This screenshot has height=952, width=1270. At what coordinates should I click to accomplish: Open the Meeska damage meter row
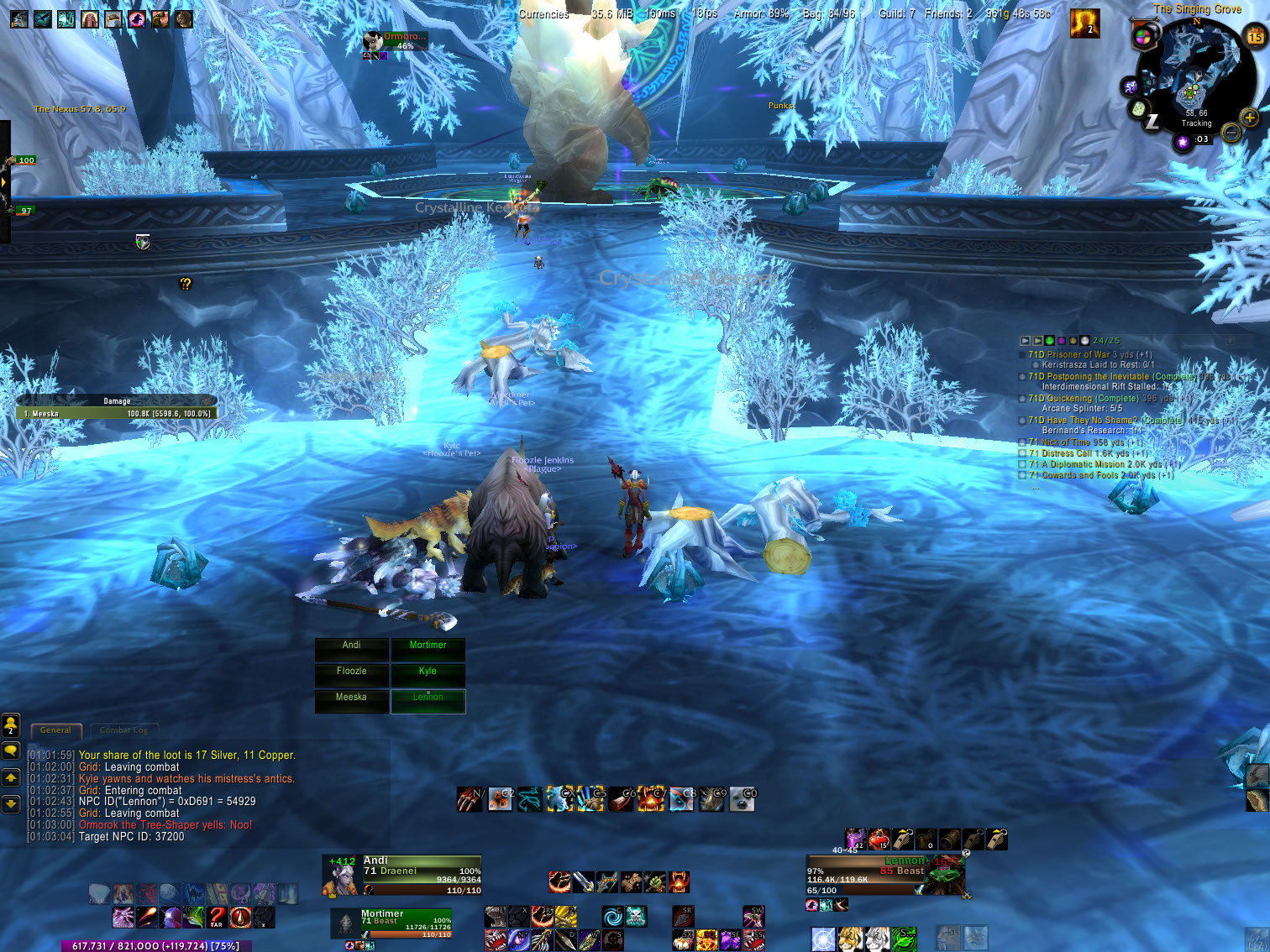point(117,414)
